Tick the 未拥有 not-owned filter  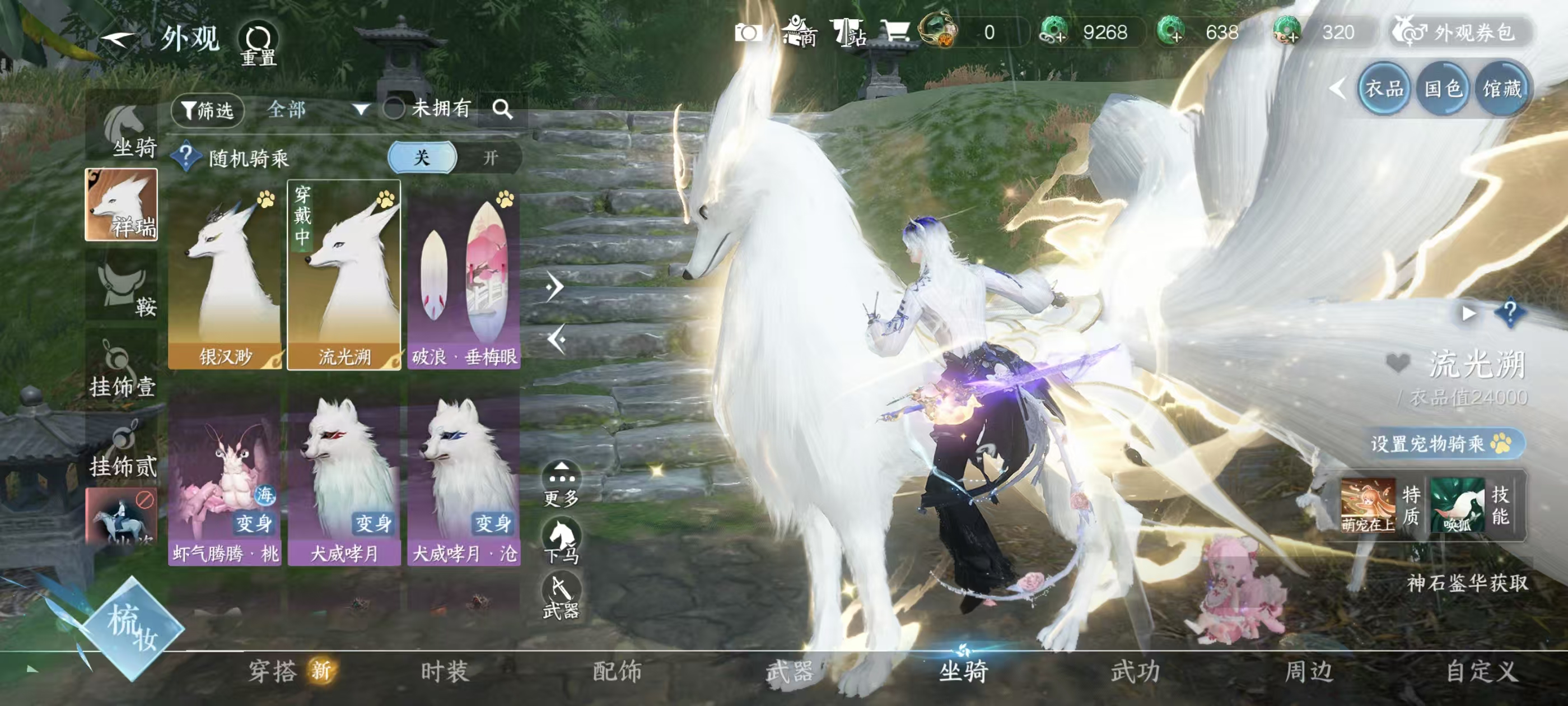coord(394,109)
